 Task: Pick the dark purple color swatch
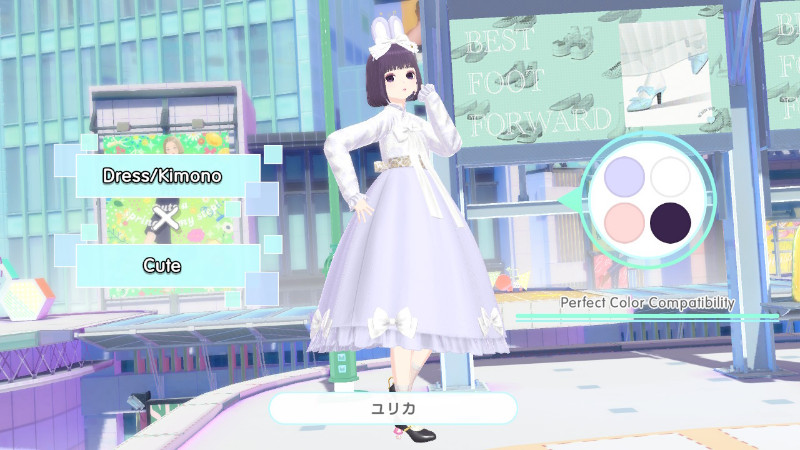pyautogui.click(x=670, y=223)
